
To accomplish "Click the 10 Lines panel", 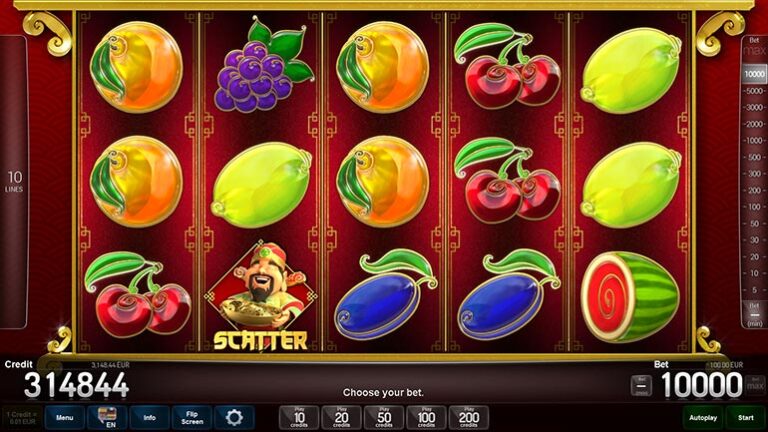I will tap(14, 182).
